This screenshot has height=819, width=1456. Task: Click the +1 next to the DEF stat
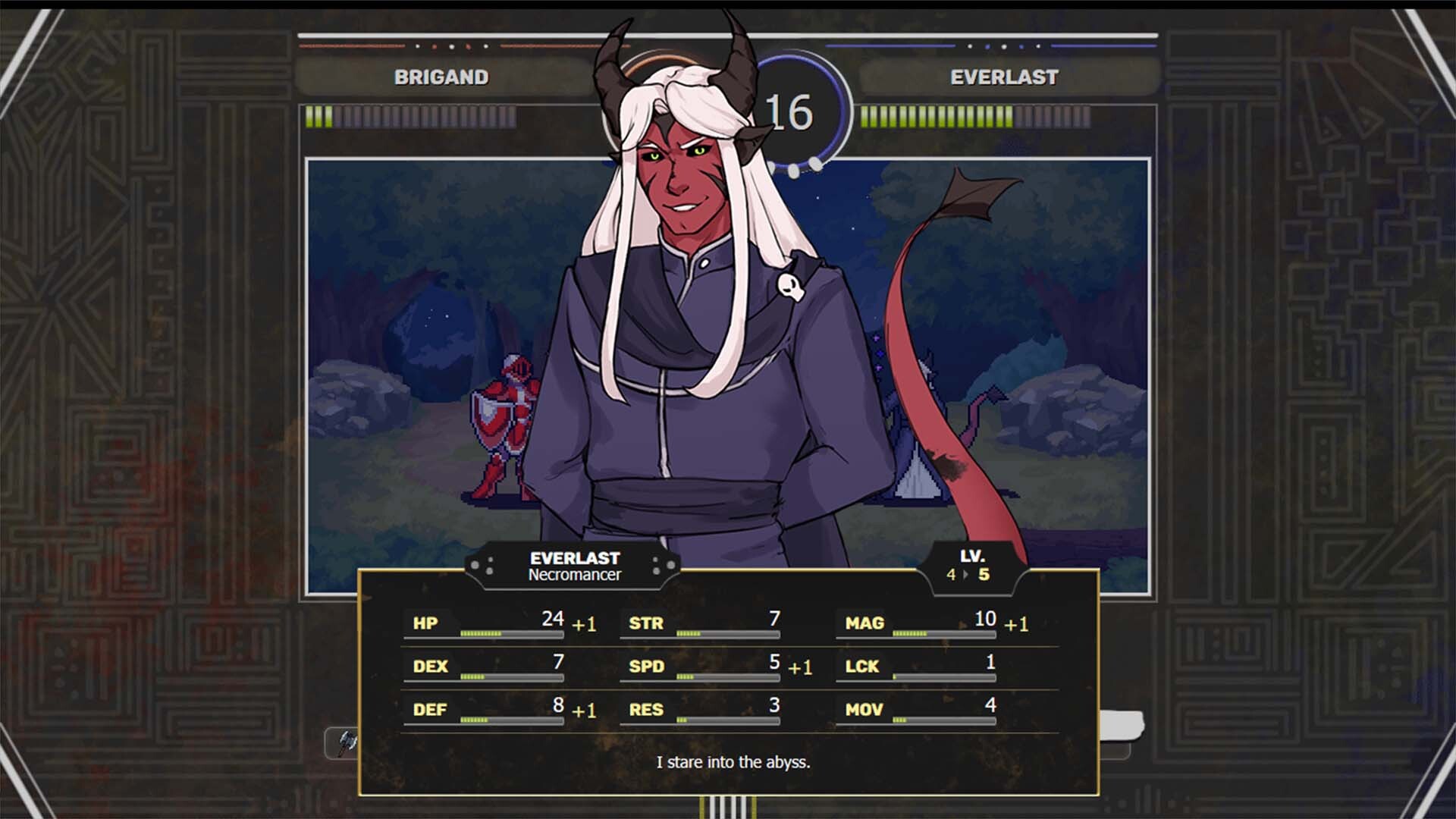click(584, 711)
